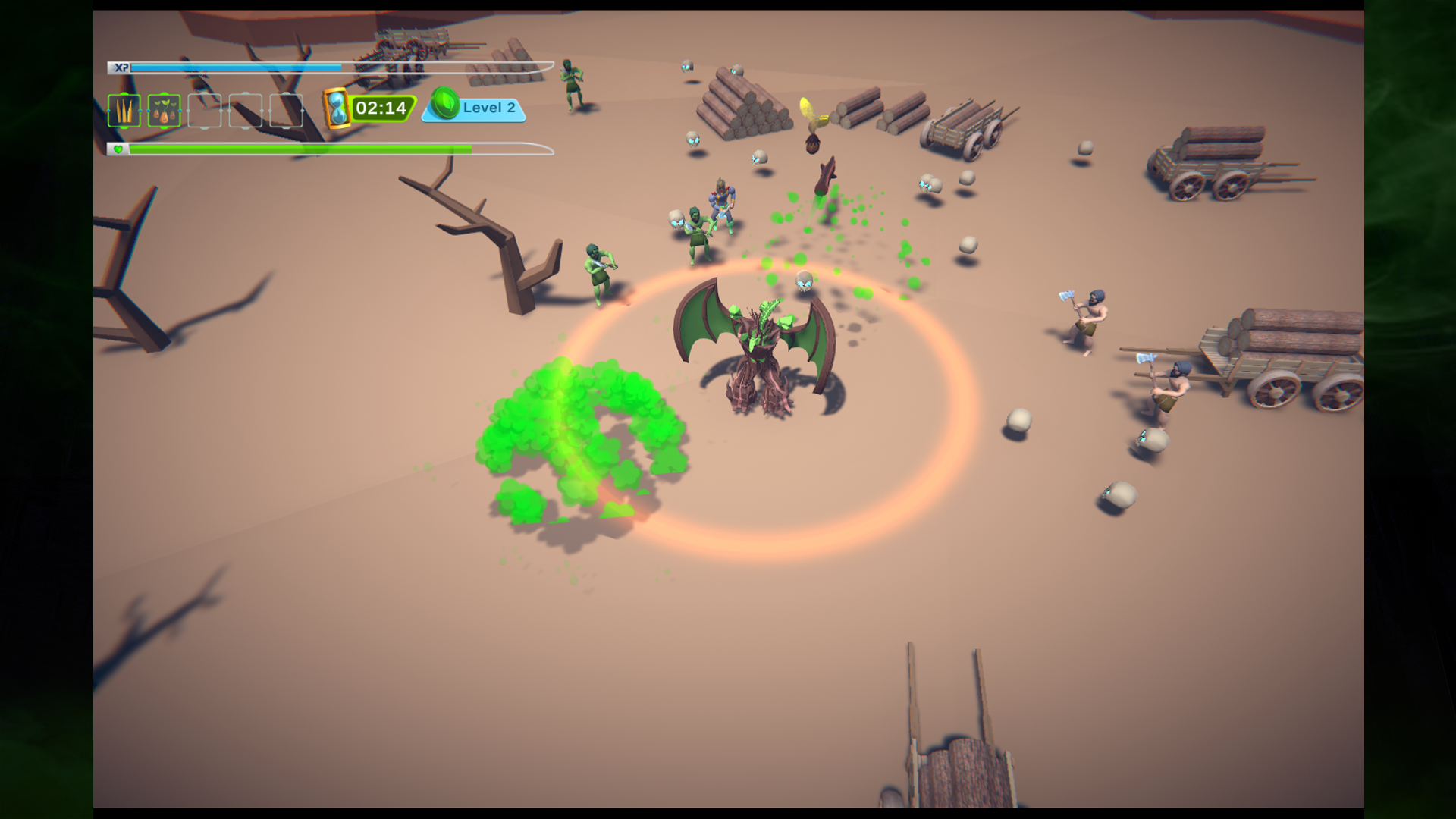Click the green leaf level badge

click(x=445, y=104)
